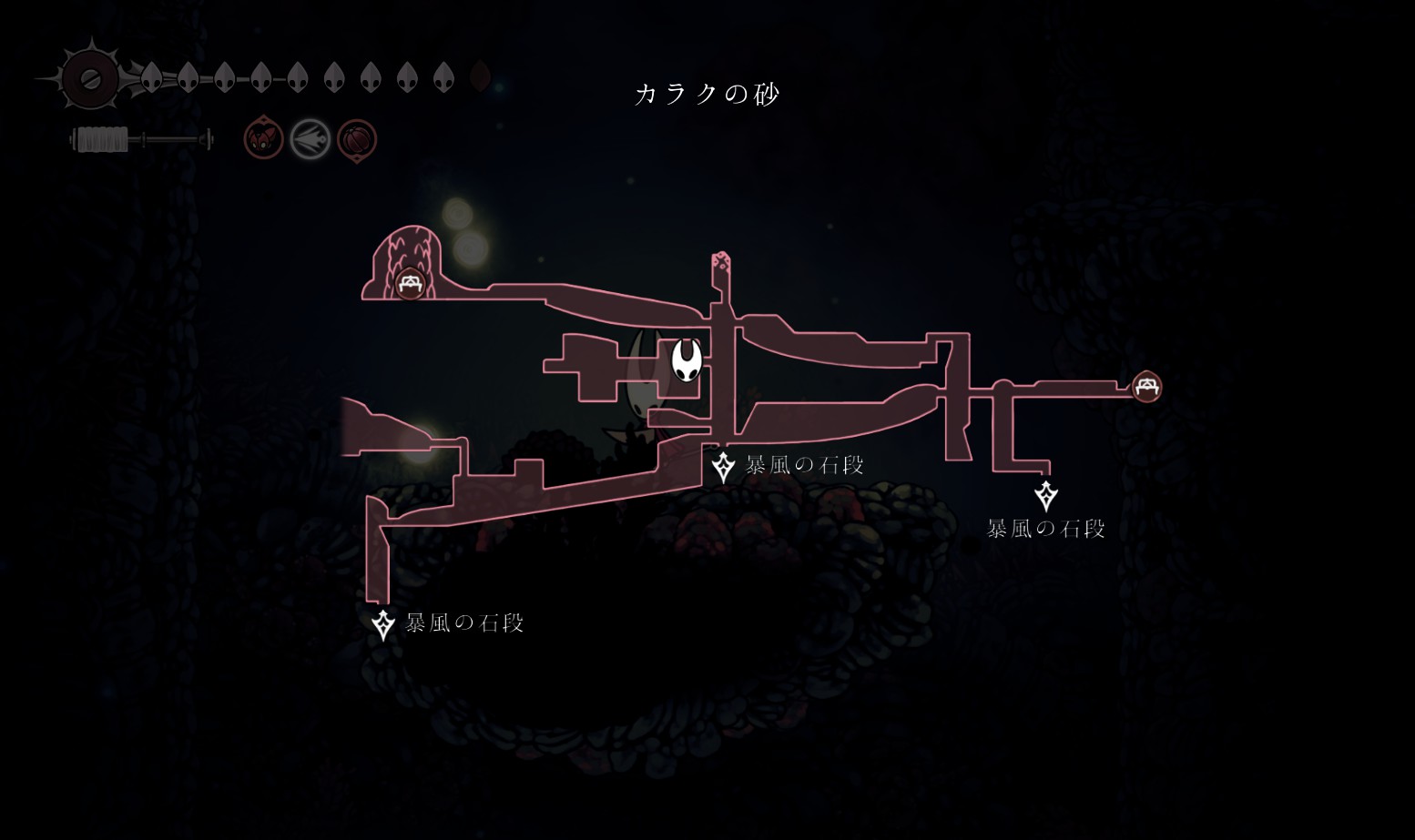Click bench marker ending the narrow corridor
Image resolution: width=1415 pixels, height=840 pixels.
(1146, 387)
